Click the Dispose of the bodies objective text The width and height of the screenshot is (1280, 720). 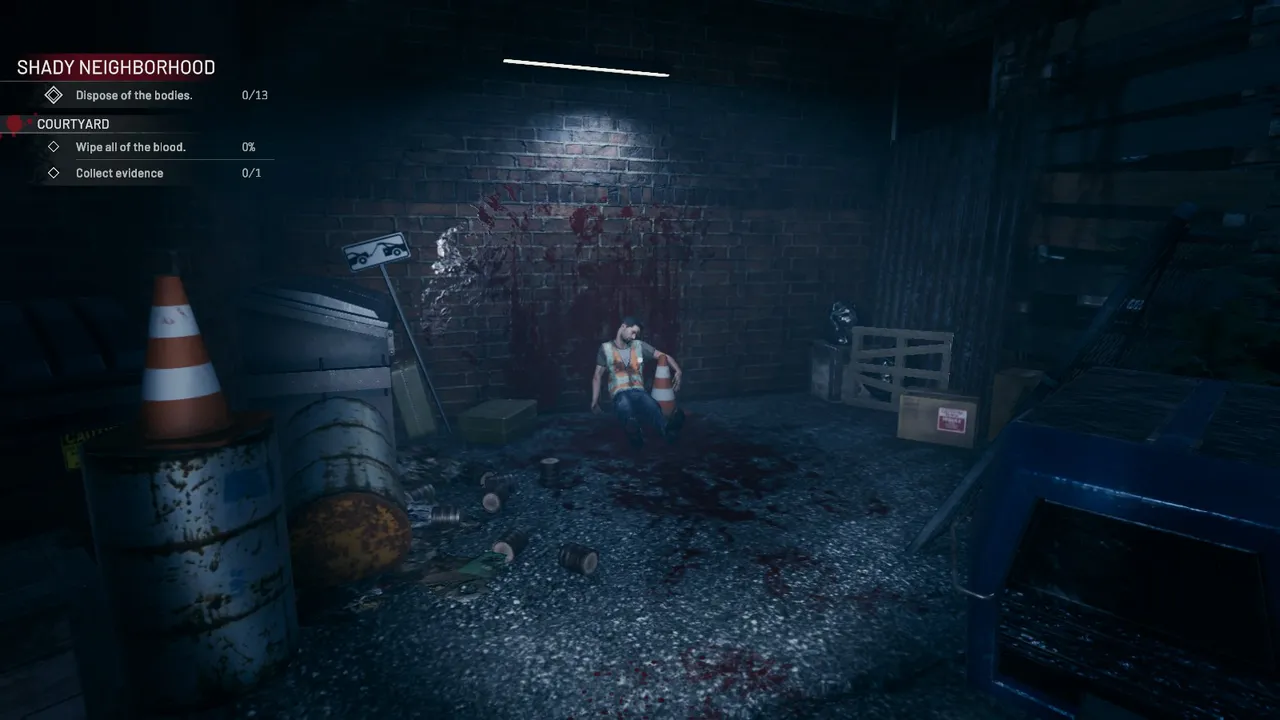point(133,95)
